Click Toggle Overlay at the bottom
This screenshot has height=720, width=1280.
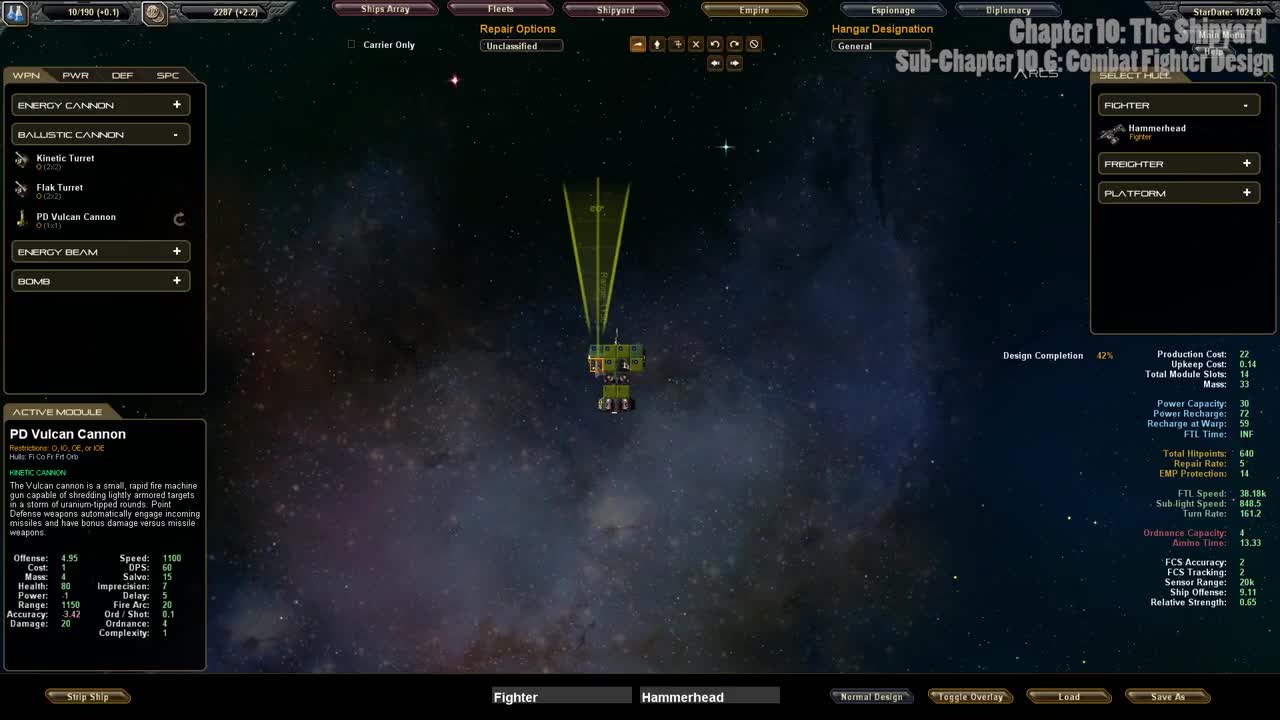click(x=970, y=696)
